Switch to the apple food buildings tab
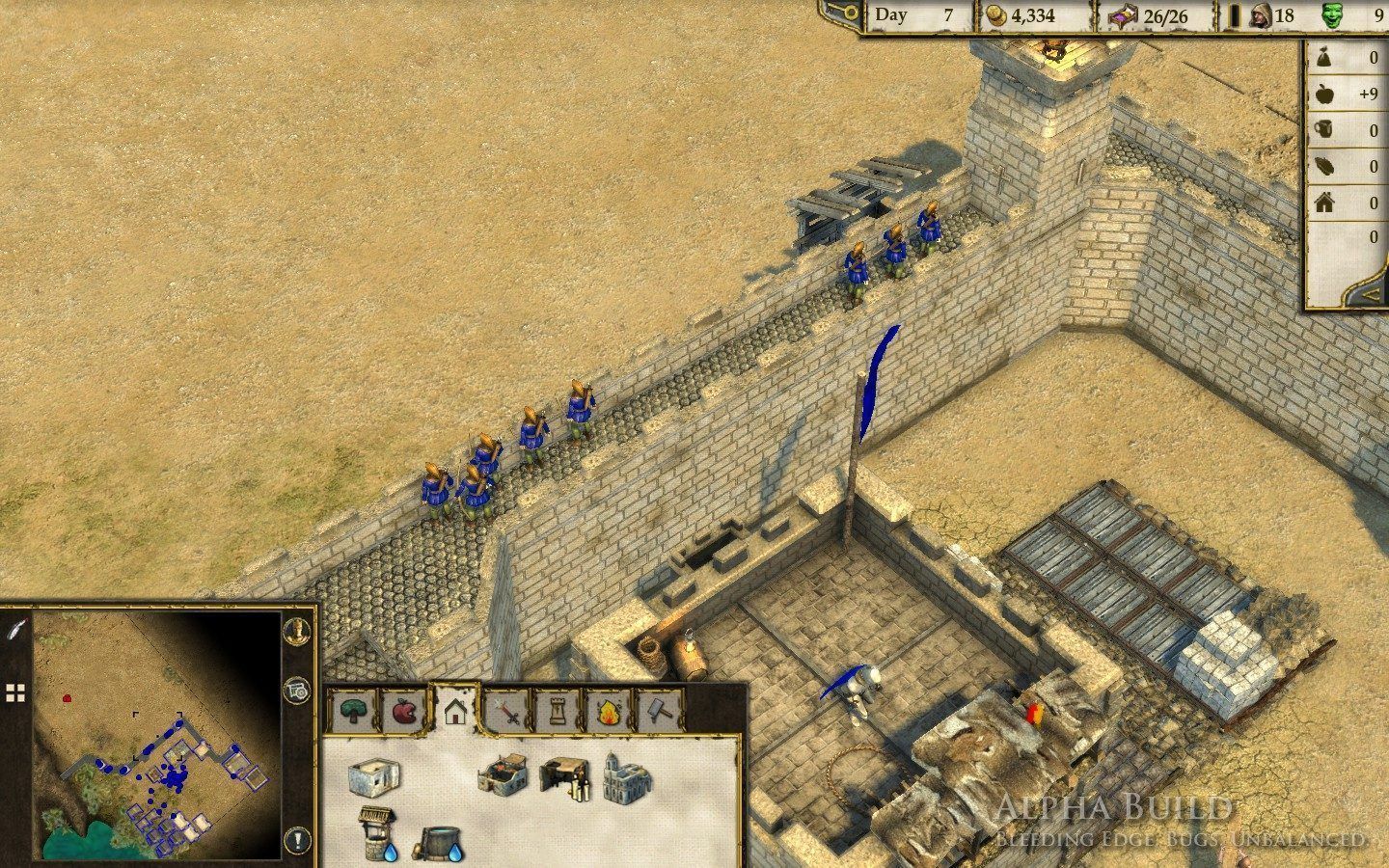The height and width of the screenshot is (868, 1389). click(405, 712)
